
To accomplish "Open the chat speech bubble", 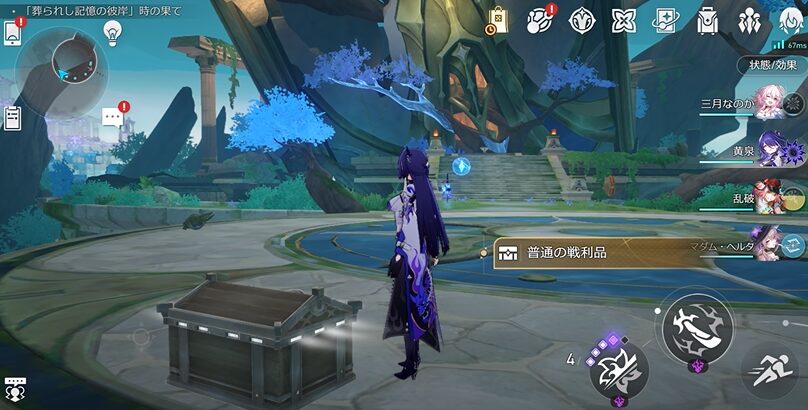I will click(x=112, y=119).
